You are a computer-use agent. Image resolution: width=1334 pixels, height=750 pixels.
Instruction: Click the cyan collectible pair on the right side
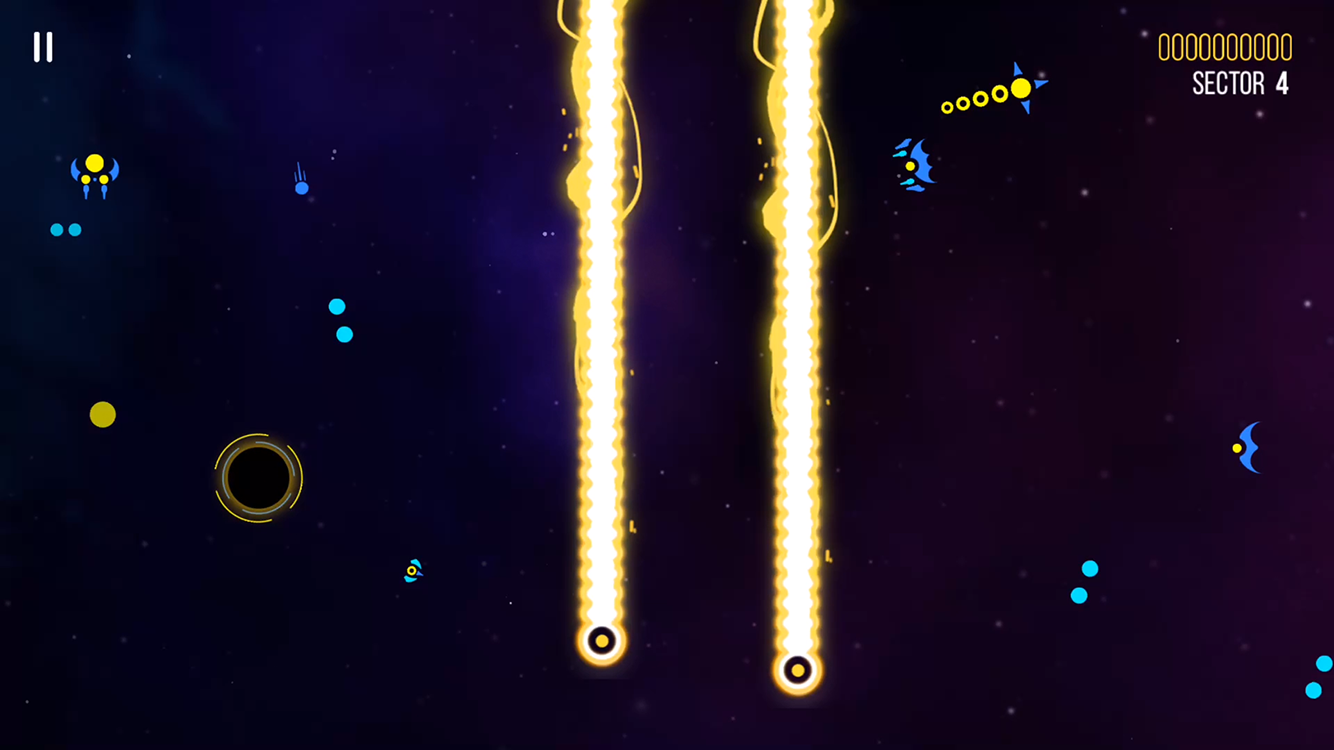click(x=1084, y=580)
